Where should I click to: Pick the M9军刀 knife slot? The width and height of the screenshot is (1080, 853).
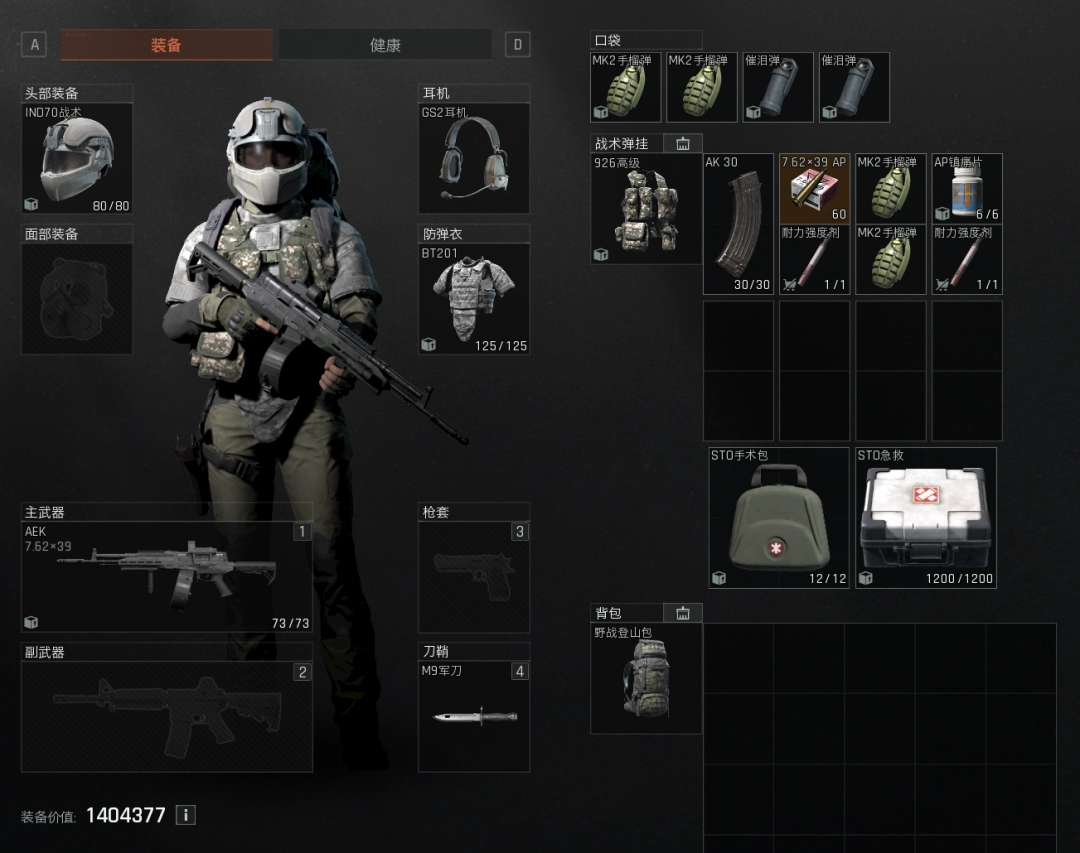[473, 716]
